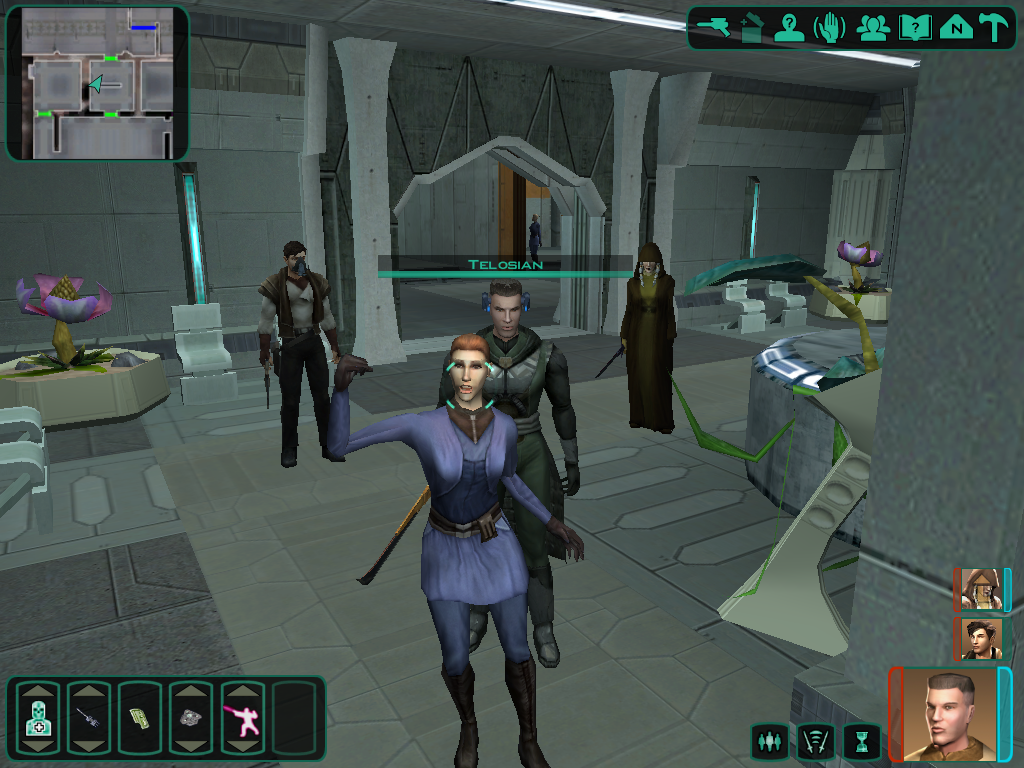This screenshot has width=1024, height=768.
Task: Open the equipment screen via blaster icon
Action: [715, 28]
